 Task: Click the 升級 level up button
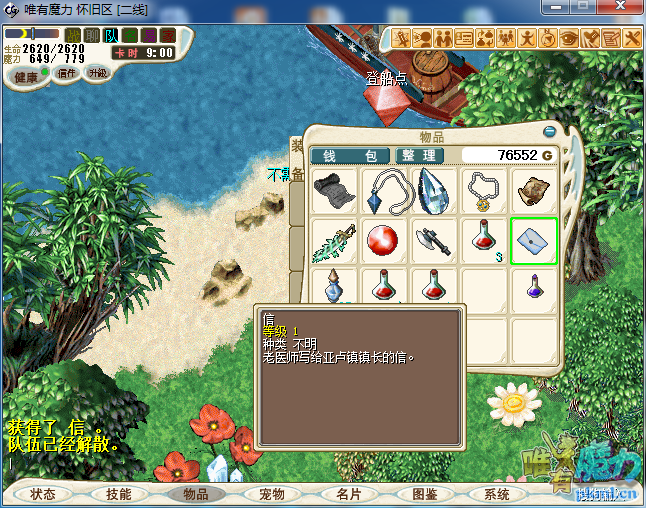click(98, 74)
